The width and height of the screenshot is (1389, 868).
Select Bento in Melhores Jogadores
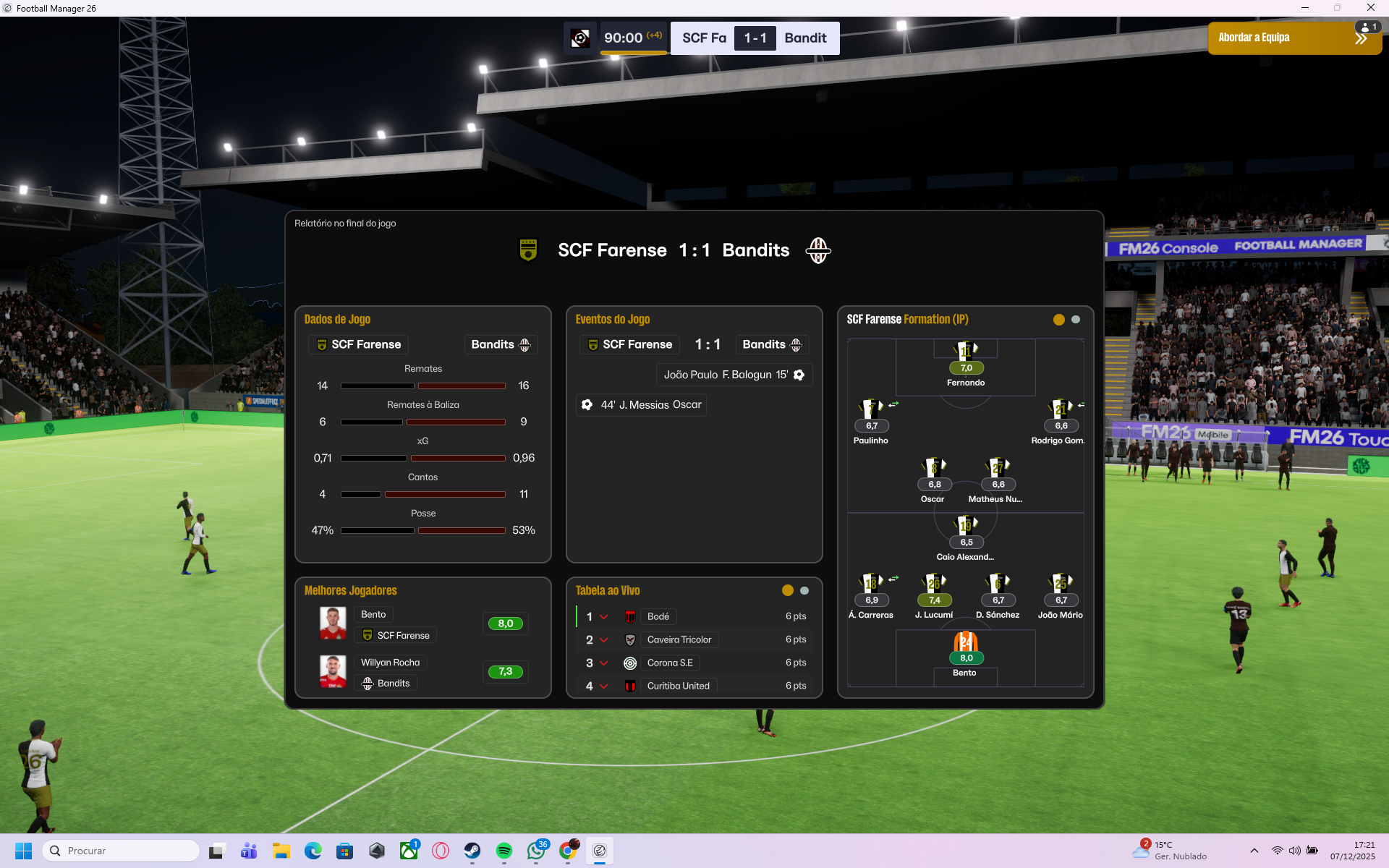tap(373, 614)
